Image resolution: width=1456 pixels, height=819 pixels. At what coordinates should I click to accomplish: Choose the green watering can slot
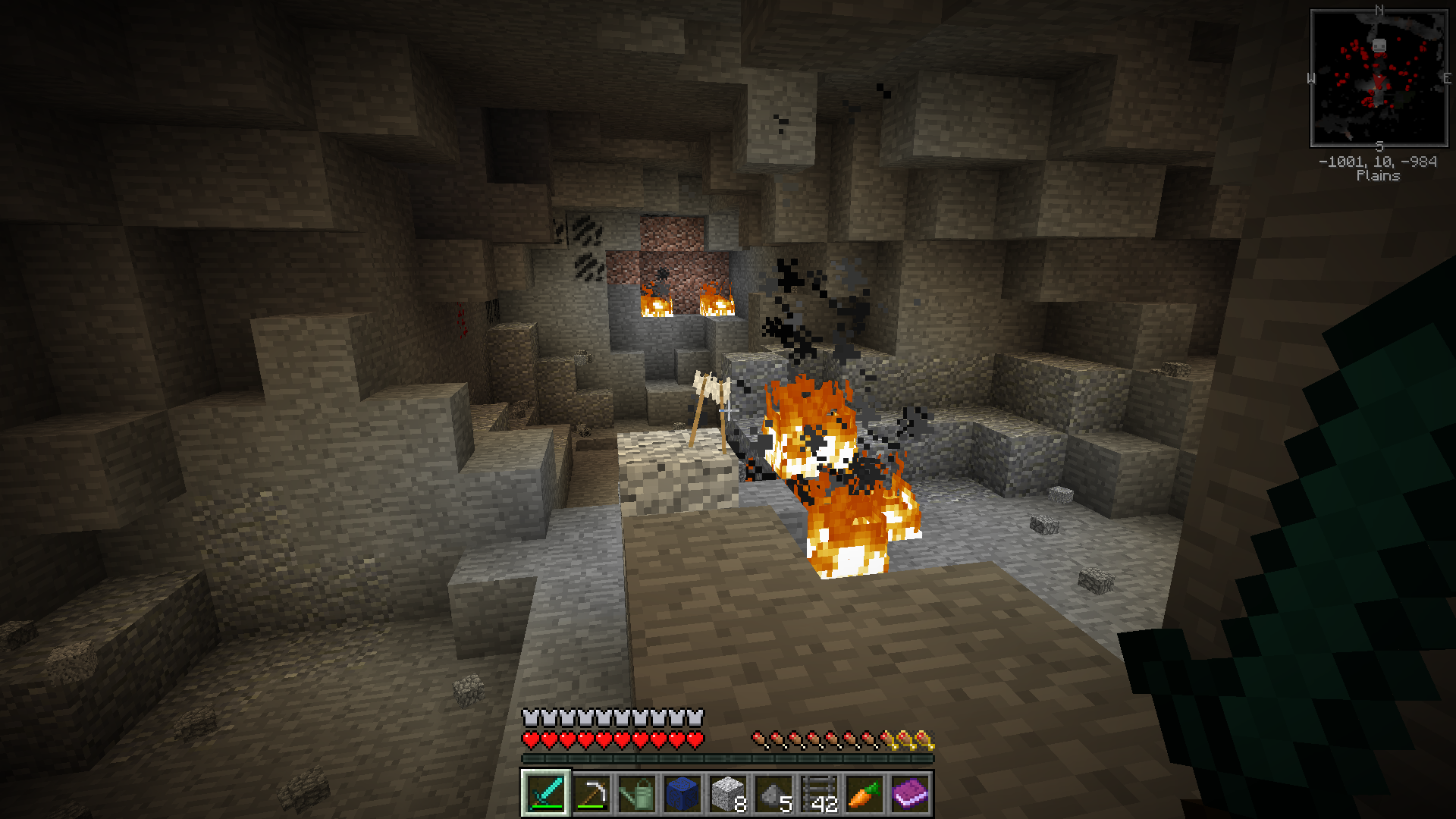pyautogui.click(x=637, y=794)
